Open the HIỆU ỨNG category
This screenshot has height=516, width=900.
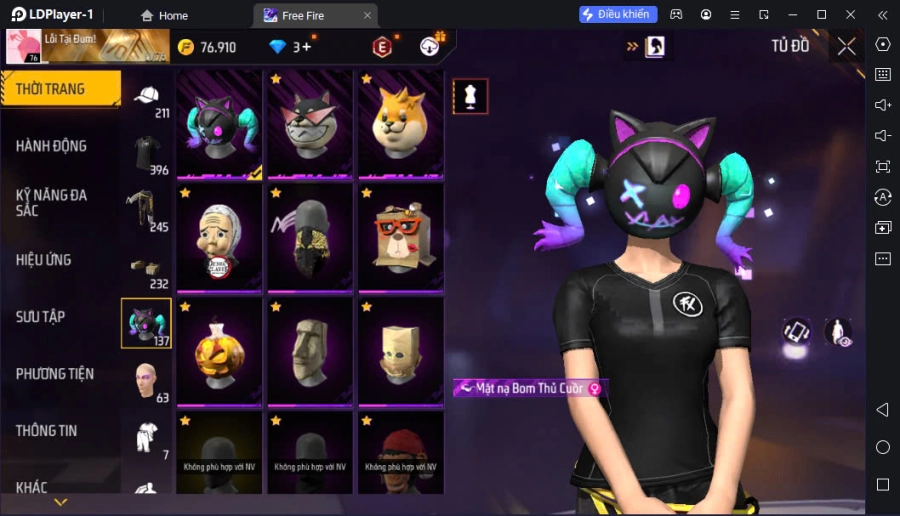[44, 260]
